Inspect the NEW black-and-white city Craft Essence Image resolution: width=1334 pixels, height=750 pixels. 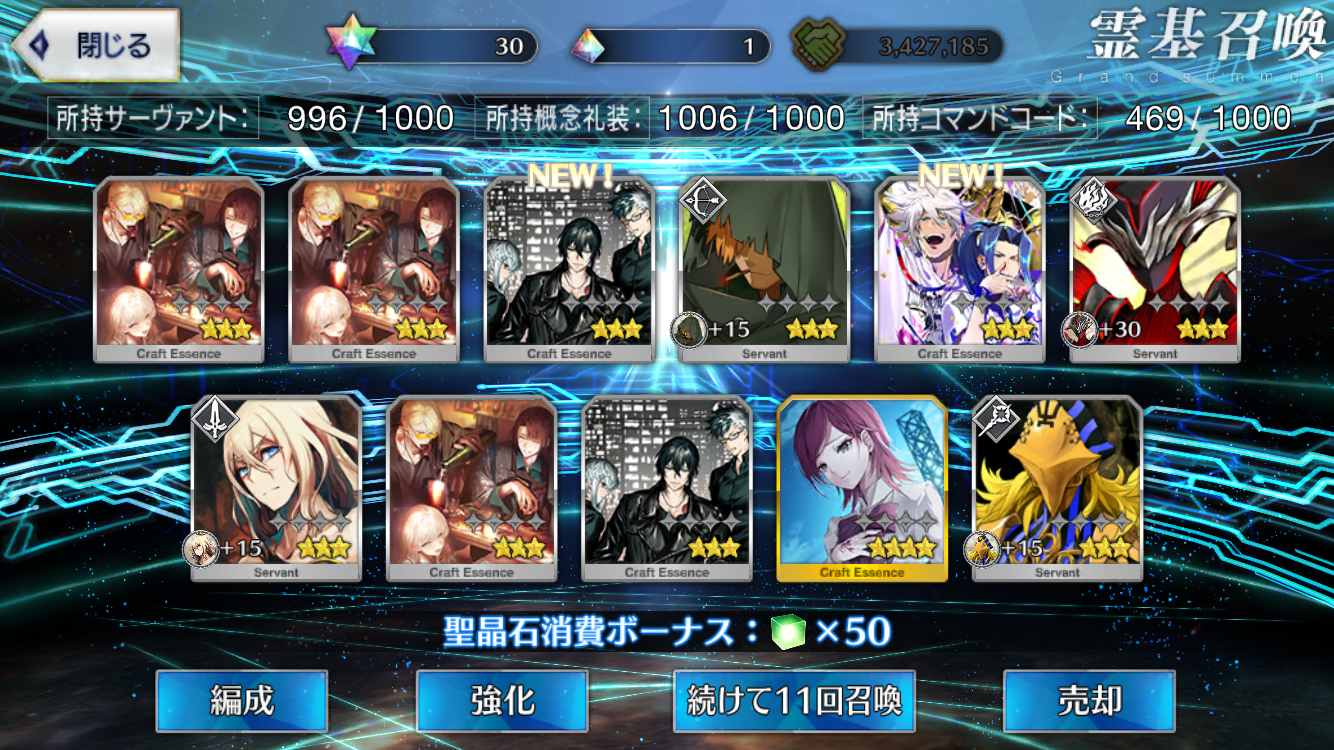[x=570, y=270]
